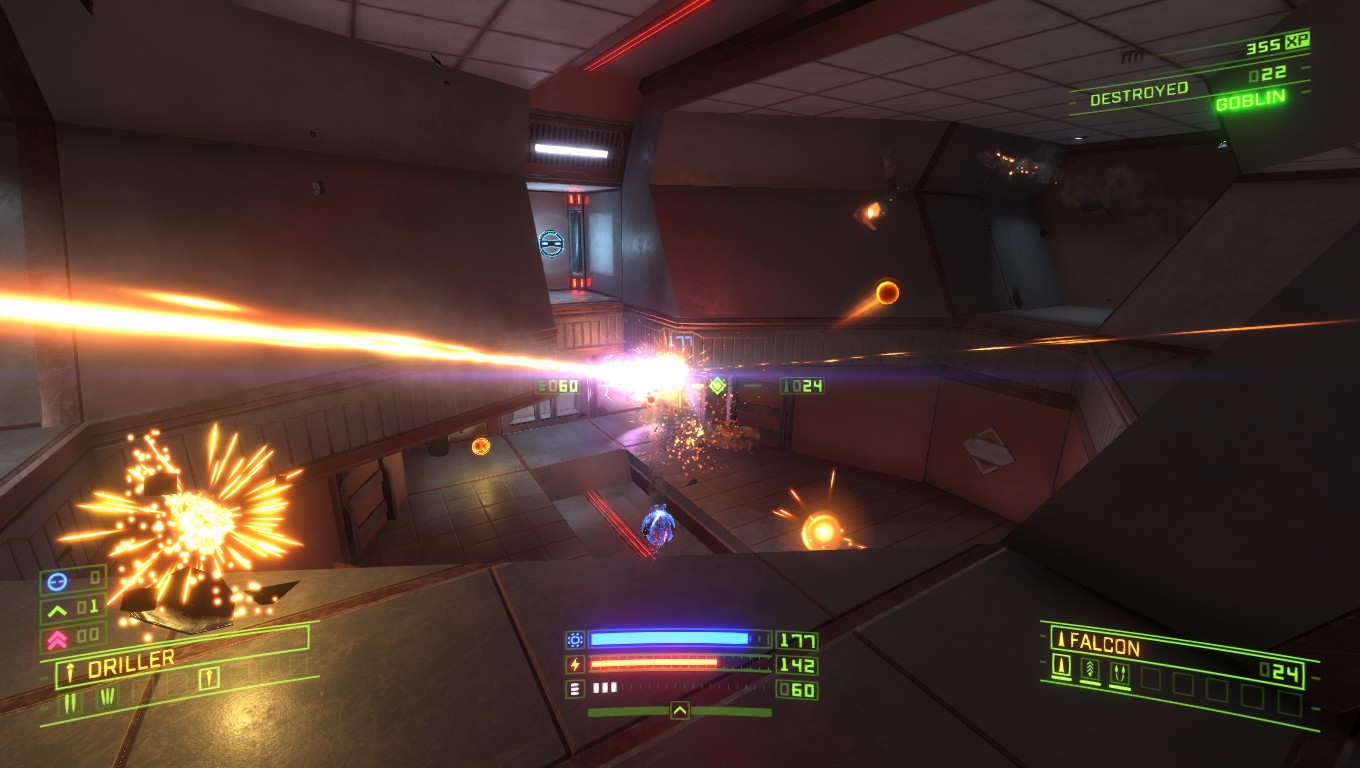The width and height of the screenshot is (1360, 768).
Task: Click the blue shield gear icon
Action: pos(574,640)
